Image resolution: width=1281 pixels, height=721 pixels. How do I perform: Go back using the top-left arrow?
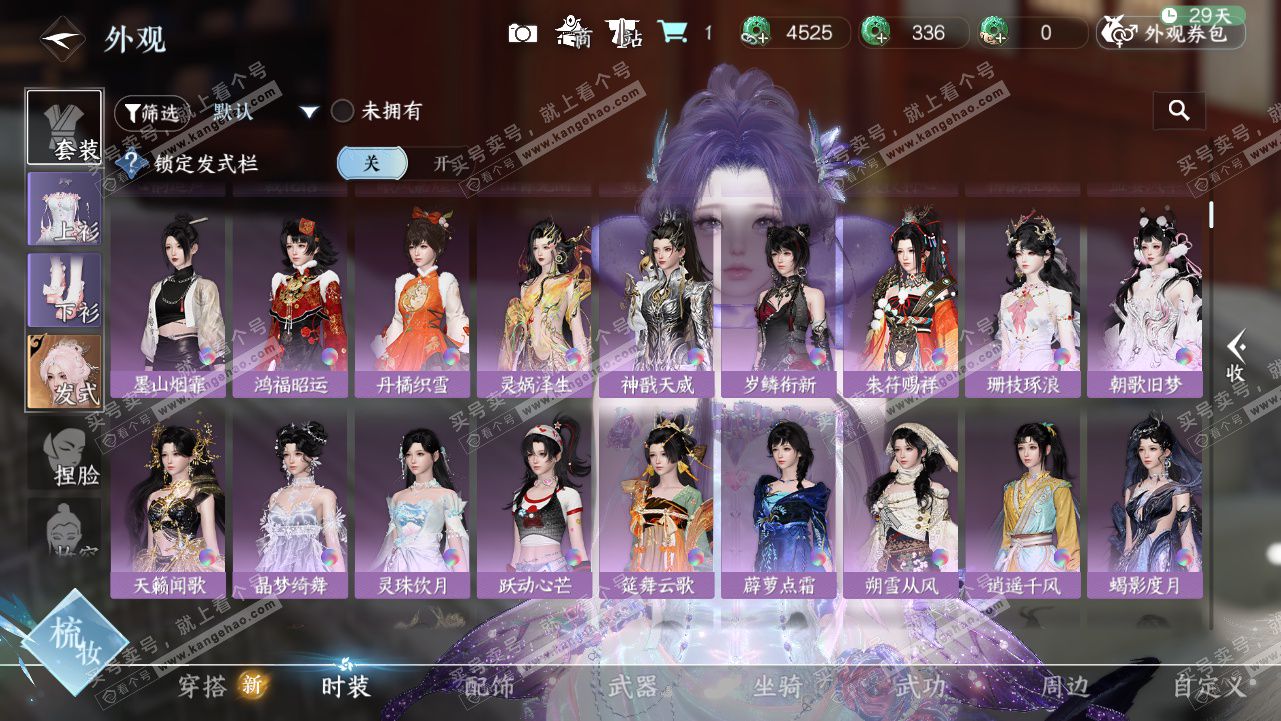click(62, 39)
